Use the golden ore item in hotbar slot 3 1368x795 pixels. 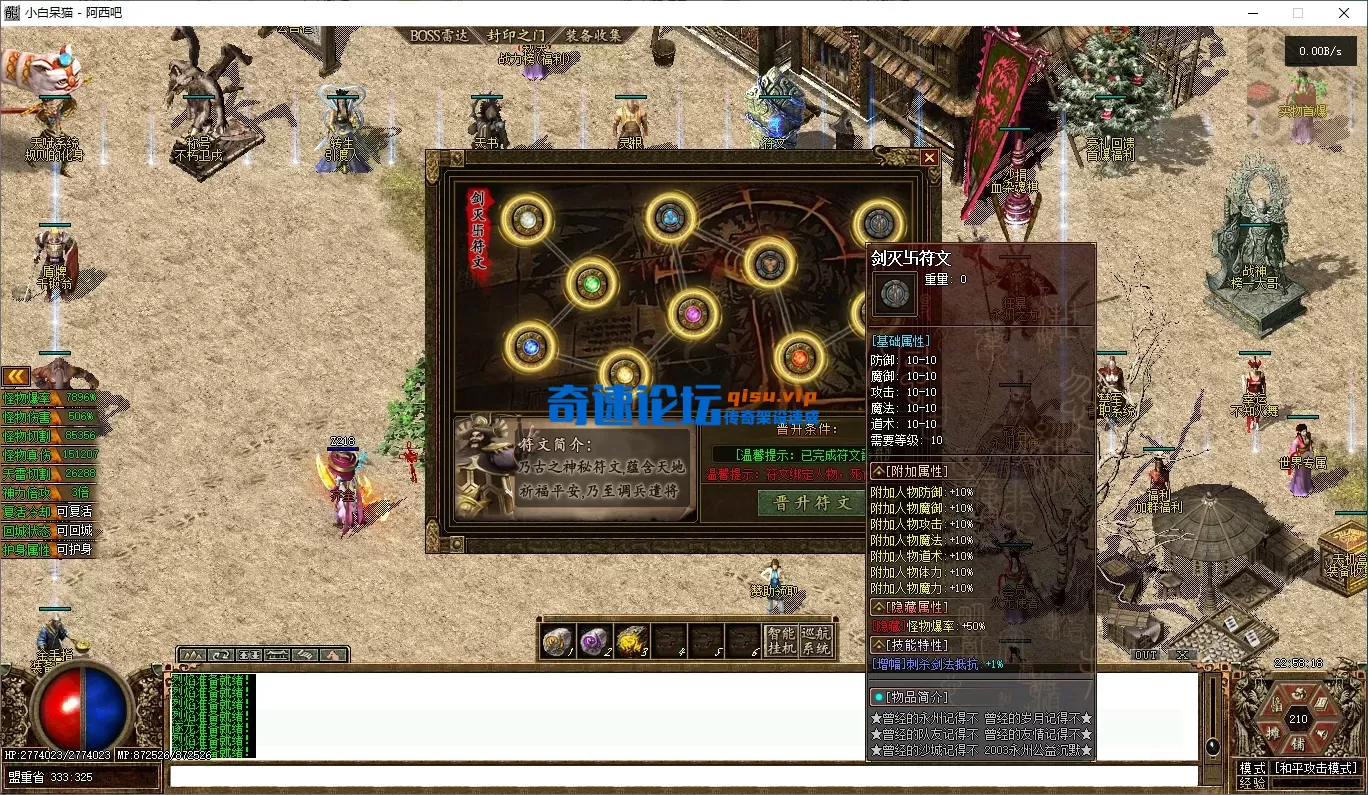point(631,640)
